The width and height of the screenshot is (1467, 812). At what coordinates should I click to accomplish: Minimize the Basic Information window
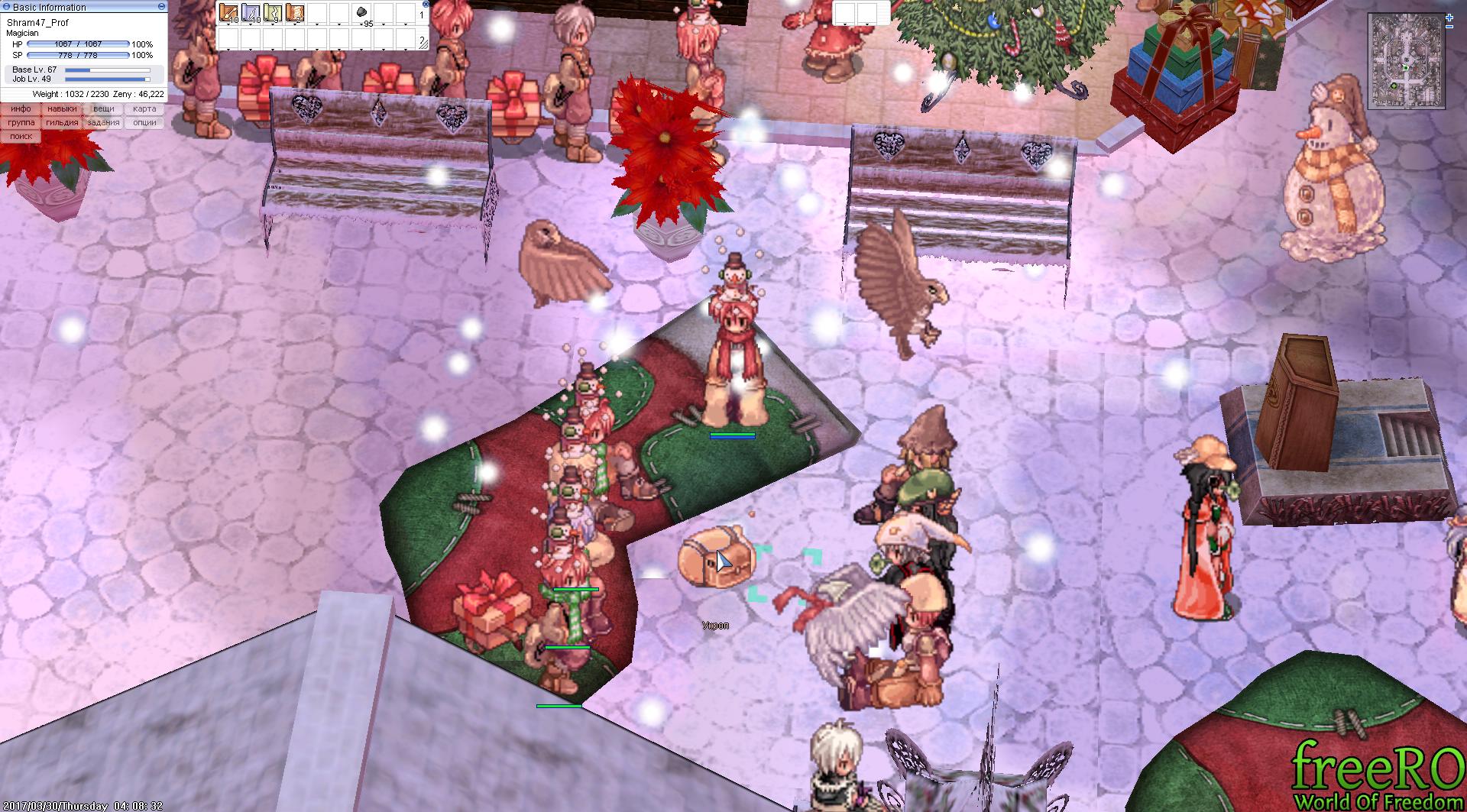(x=160, y=6)
